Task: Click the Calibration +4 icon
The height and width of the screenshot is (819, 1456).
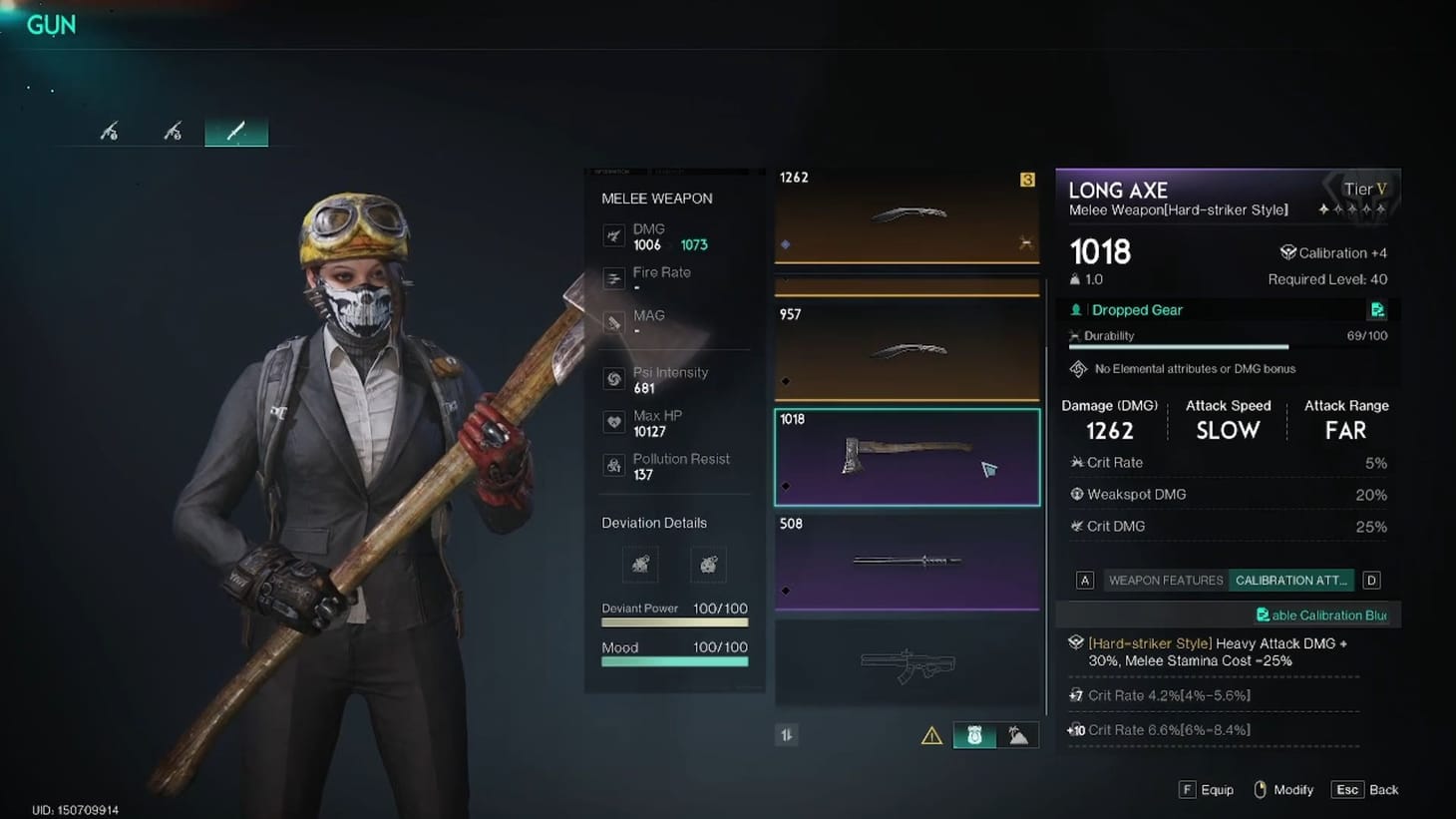Action: point(1288,252)
